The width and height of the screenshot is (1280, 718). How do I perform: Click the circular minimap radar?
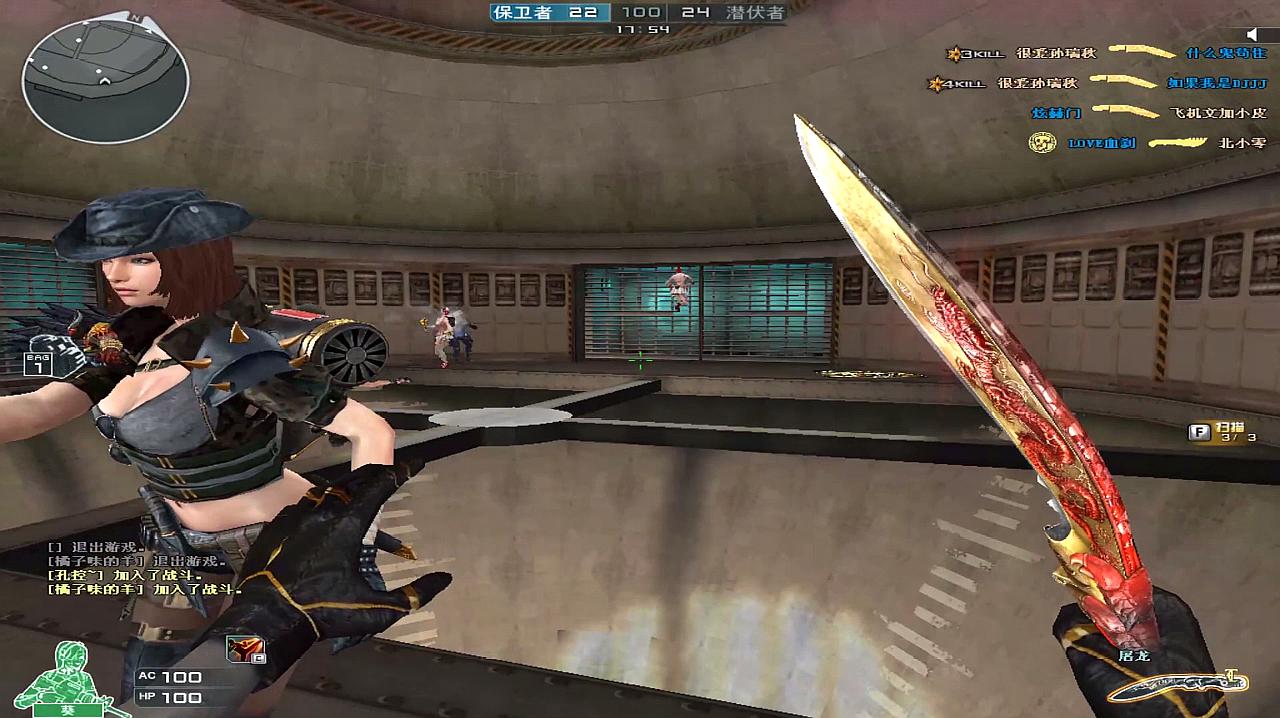pyautogui.click(x=104, y=80)
